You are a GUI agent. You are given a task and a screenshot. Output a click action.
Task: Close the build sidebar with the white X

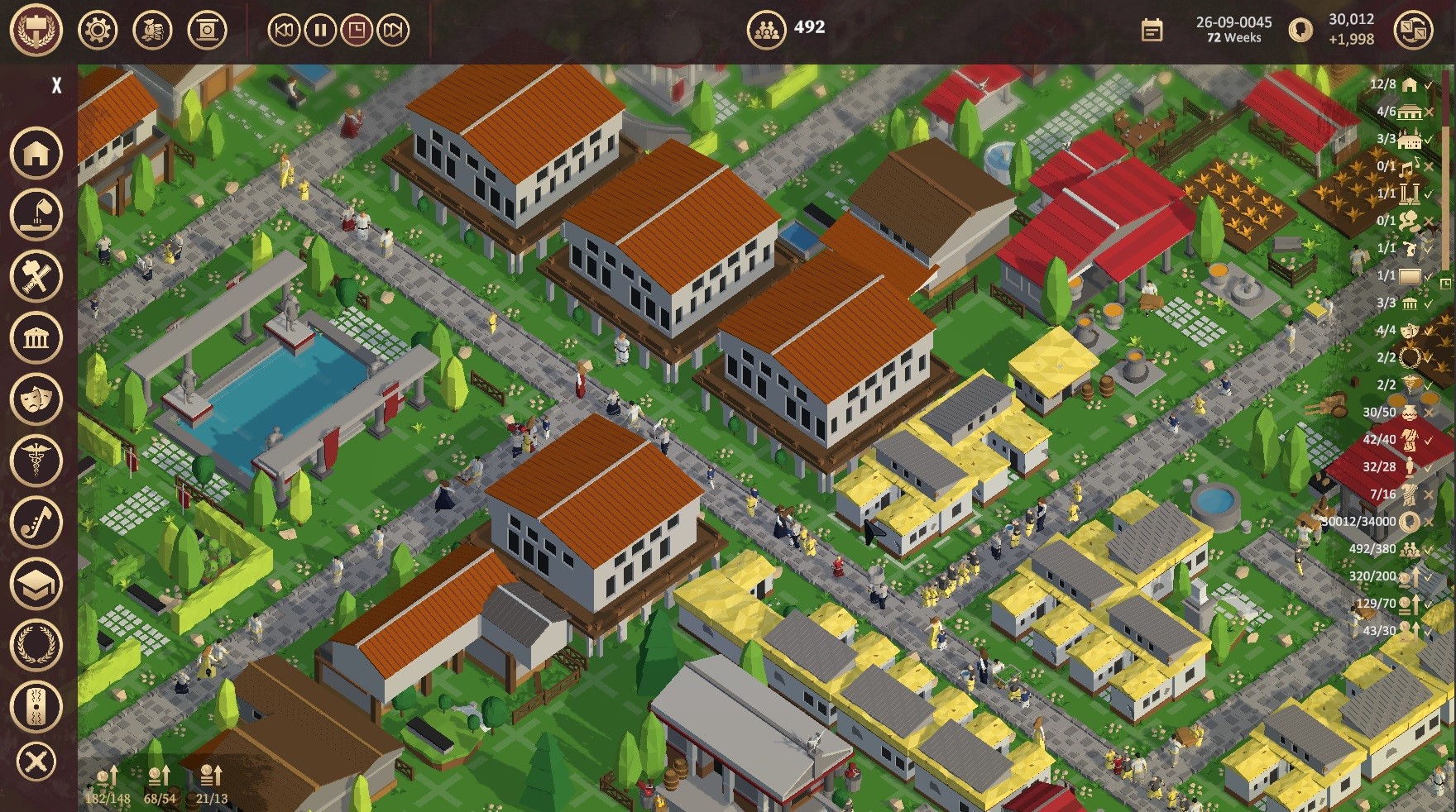click(x=56, y=85)
